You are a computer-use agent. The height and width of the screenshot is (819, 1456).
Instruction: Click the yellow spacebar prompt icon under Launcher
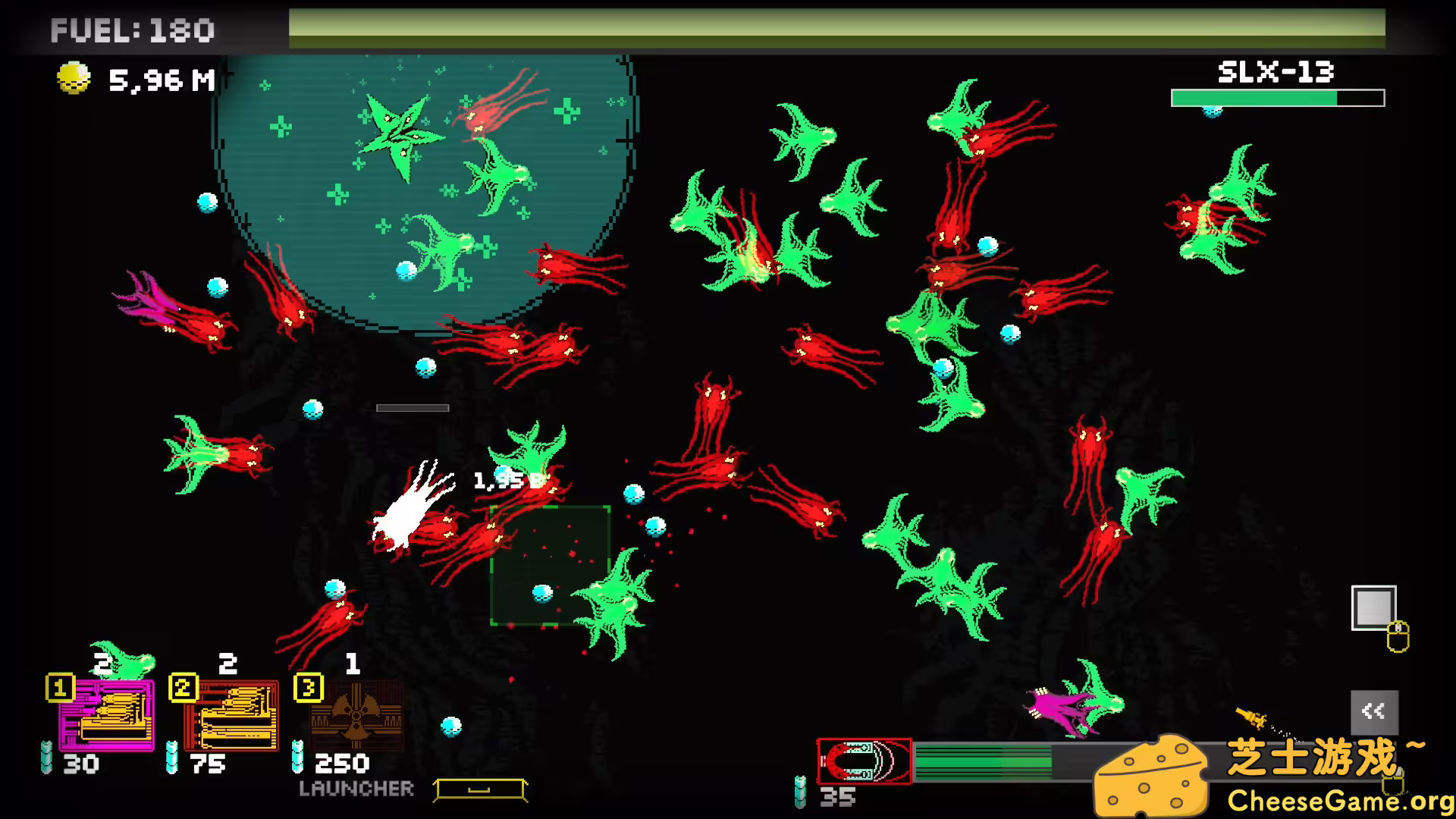tap(480, 789)
